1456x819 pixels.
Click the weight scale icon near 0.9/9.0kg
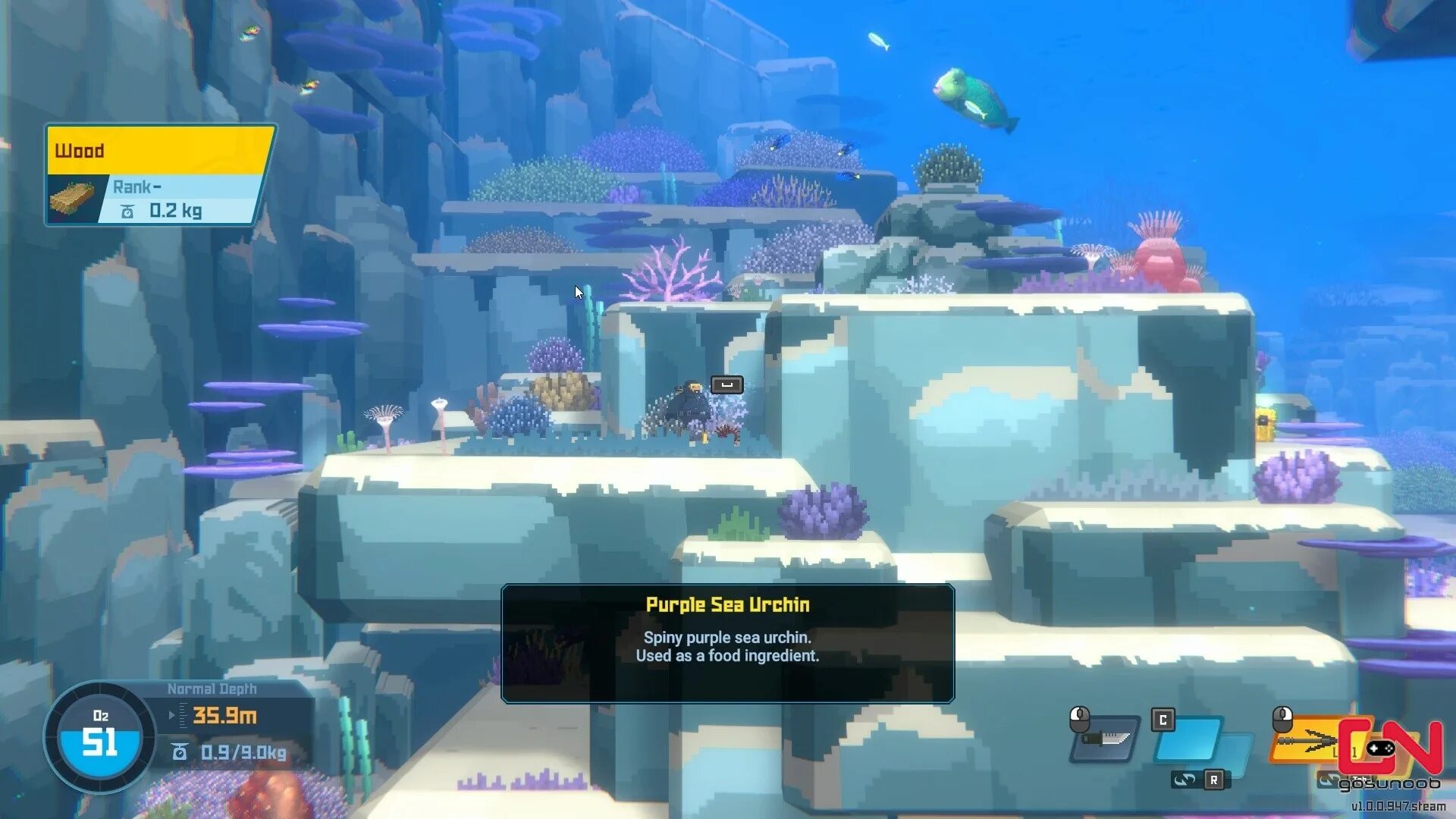179,751
